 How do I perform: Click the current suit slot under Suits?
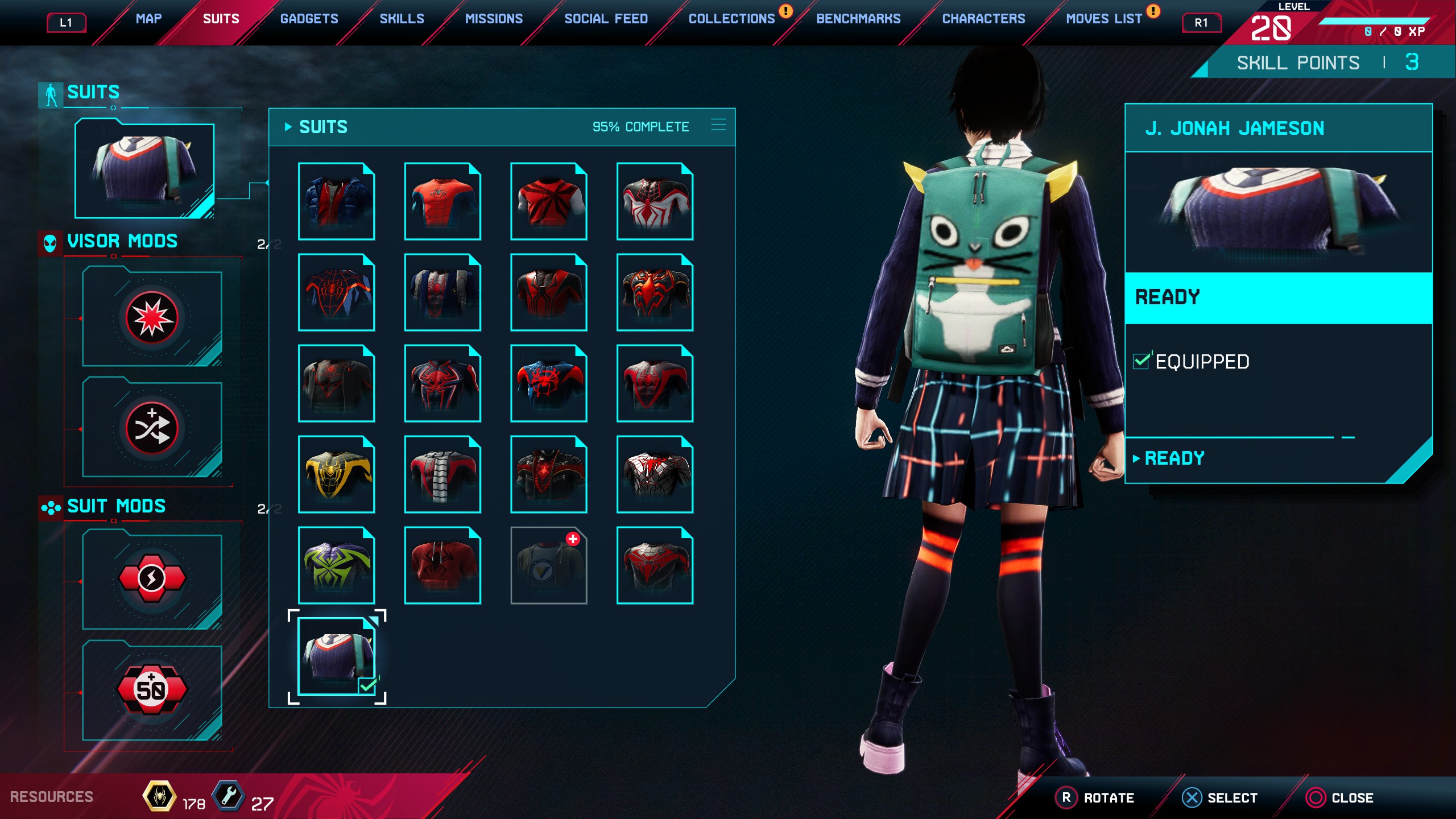coord(144,169)
